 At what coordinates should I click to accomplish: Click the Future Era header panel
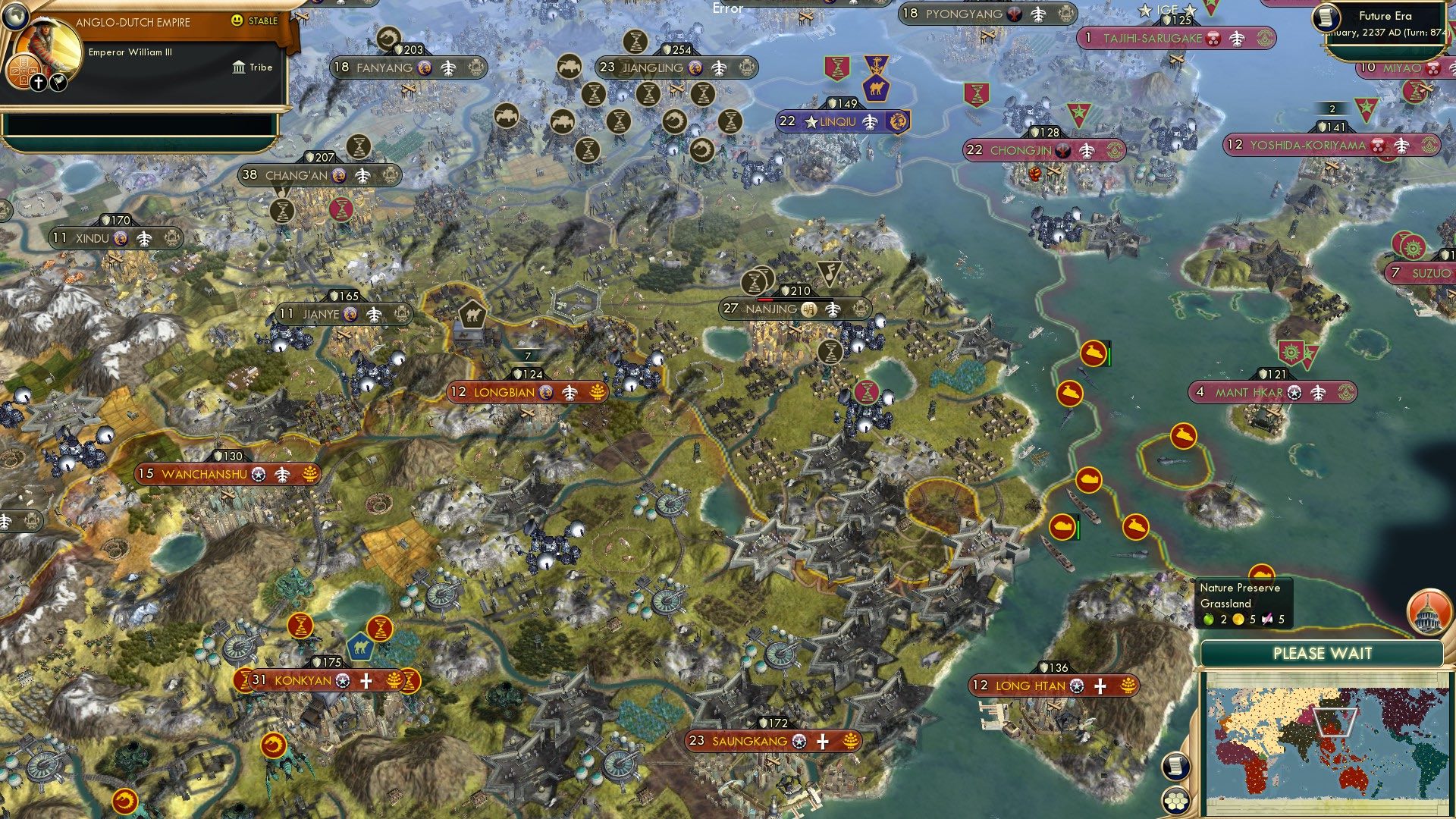click(1389, 15)
